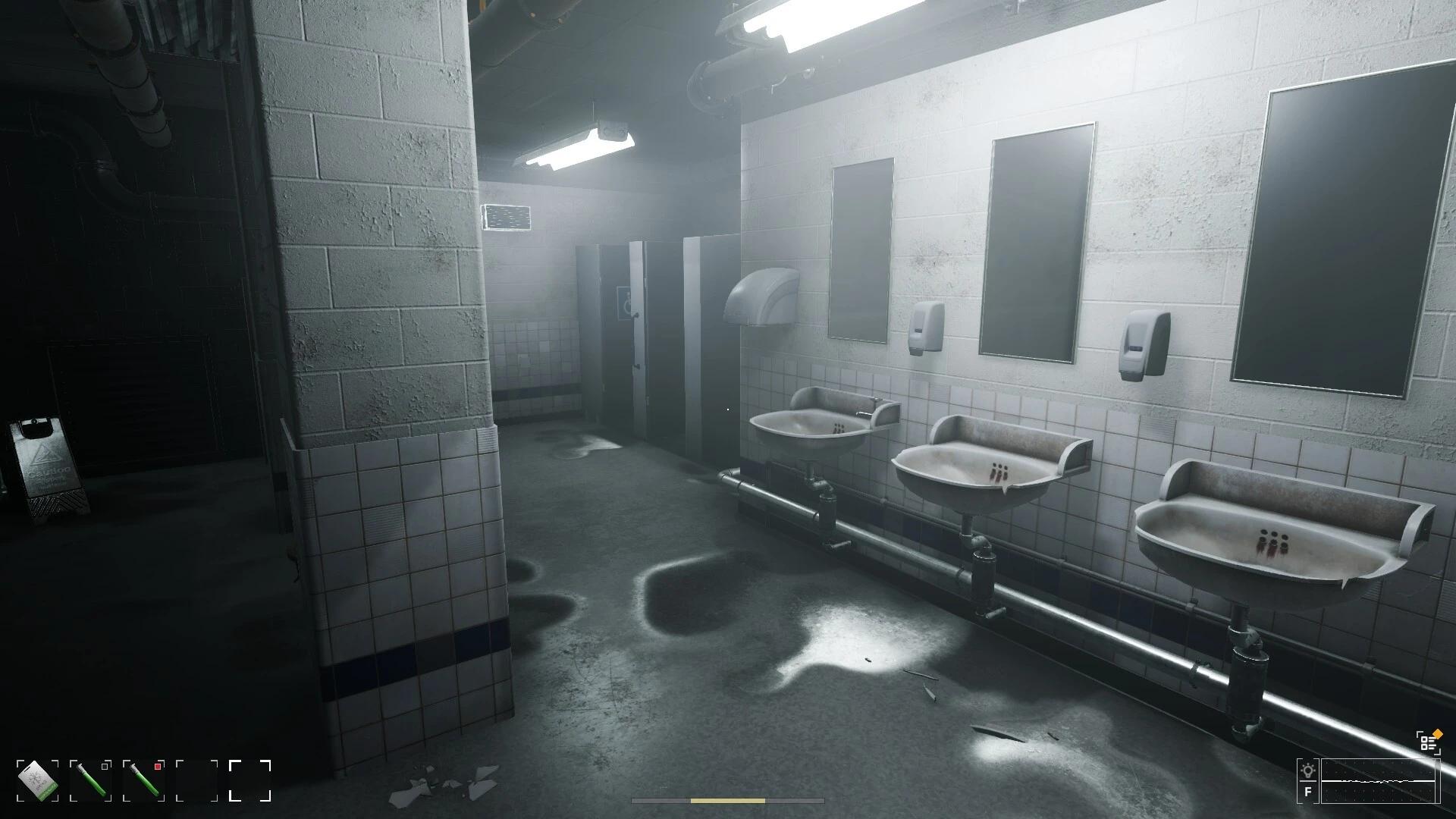Click the empty fourth inventory slot
1456x819 pixels.
tap(196, 781)
